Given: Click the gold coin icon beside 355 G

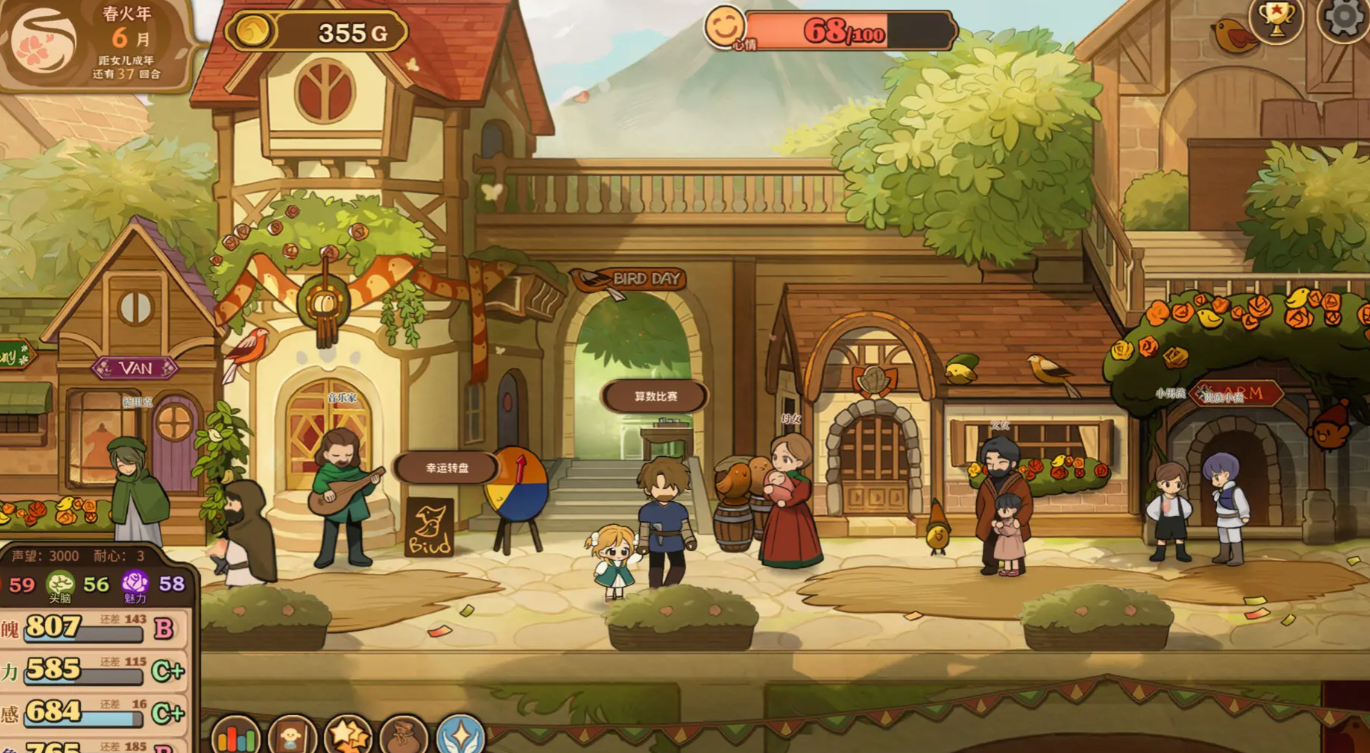Looking at the screenshot, I should [251, 31].
